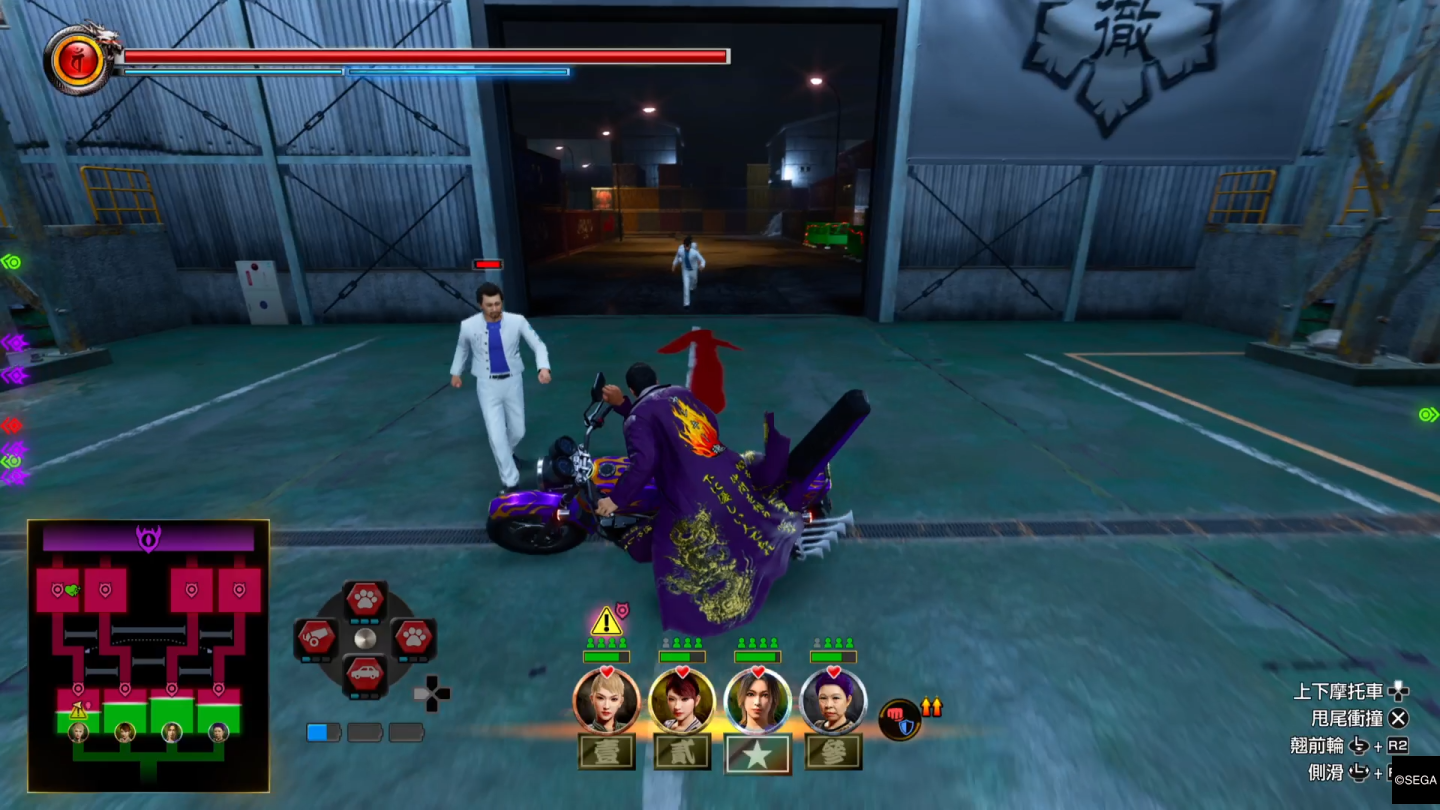Click the red dragon emblem by the health bar
1440x810 pixels.
point(77,61)
